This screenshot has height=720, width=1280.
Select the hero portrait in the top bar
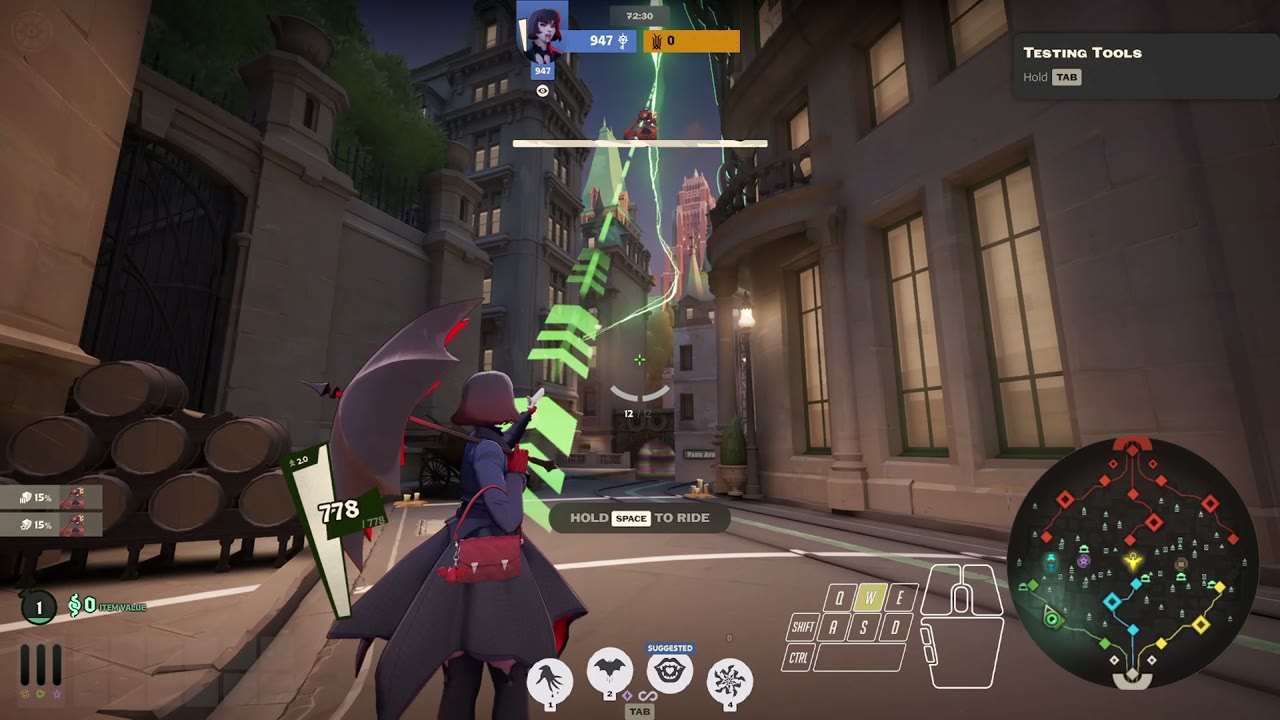point(542,29)
